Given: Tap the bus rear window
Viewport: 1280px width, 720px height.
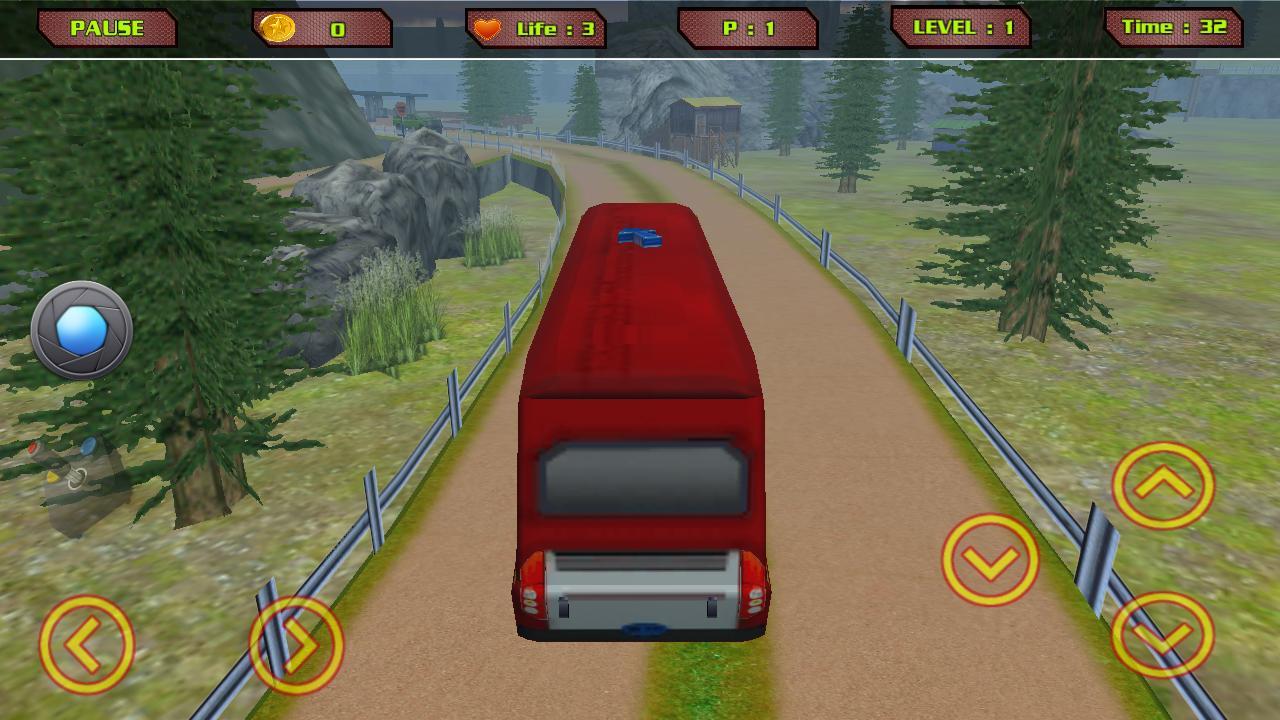Looking at the screenshot, I should coord(643,477).
